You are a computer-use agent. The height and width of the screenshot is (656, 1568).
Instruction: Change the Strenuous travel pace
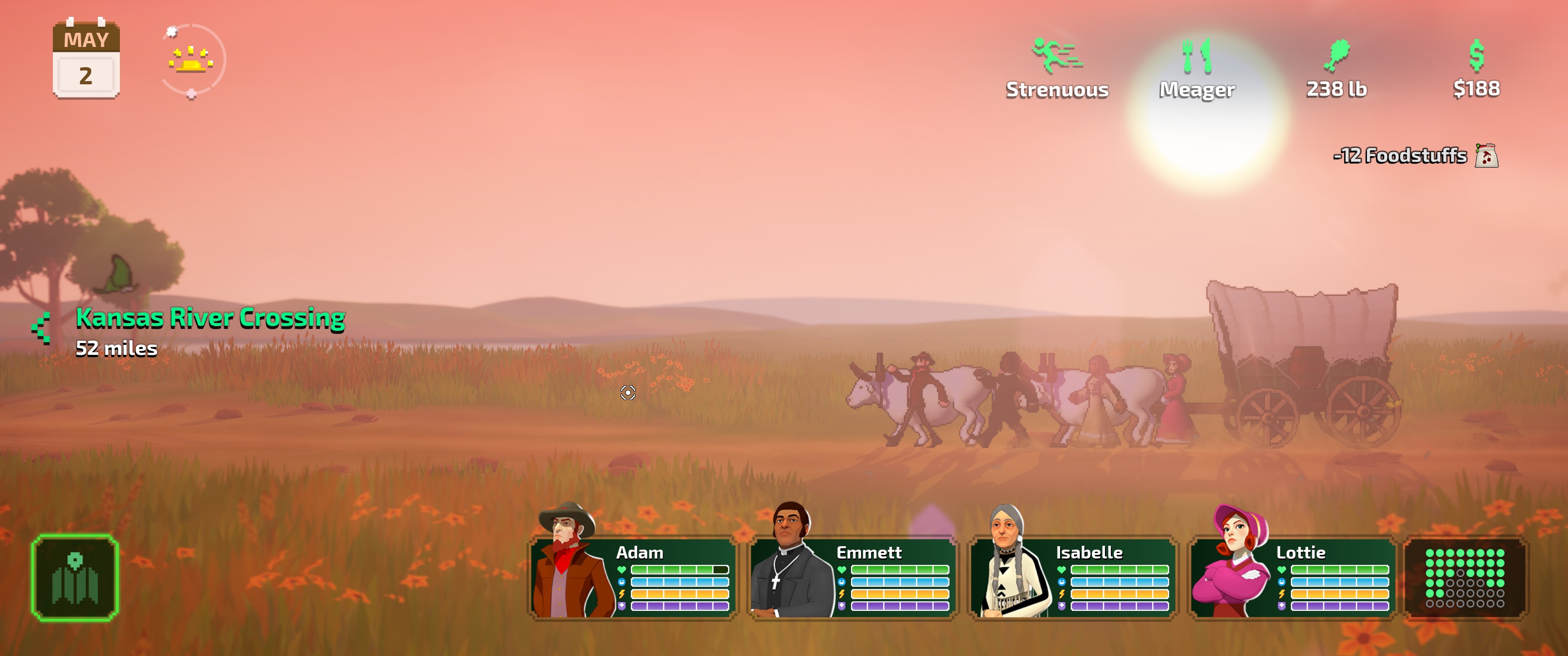1057,69
